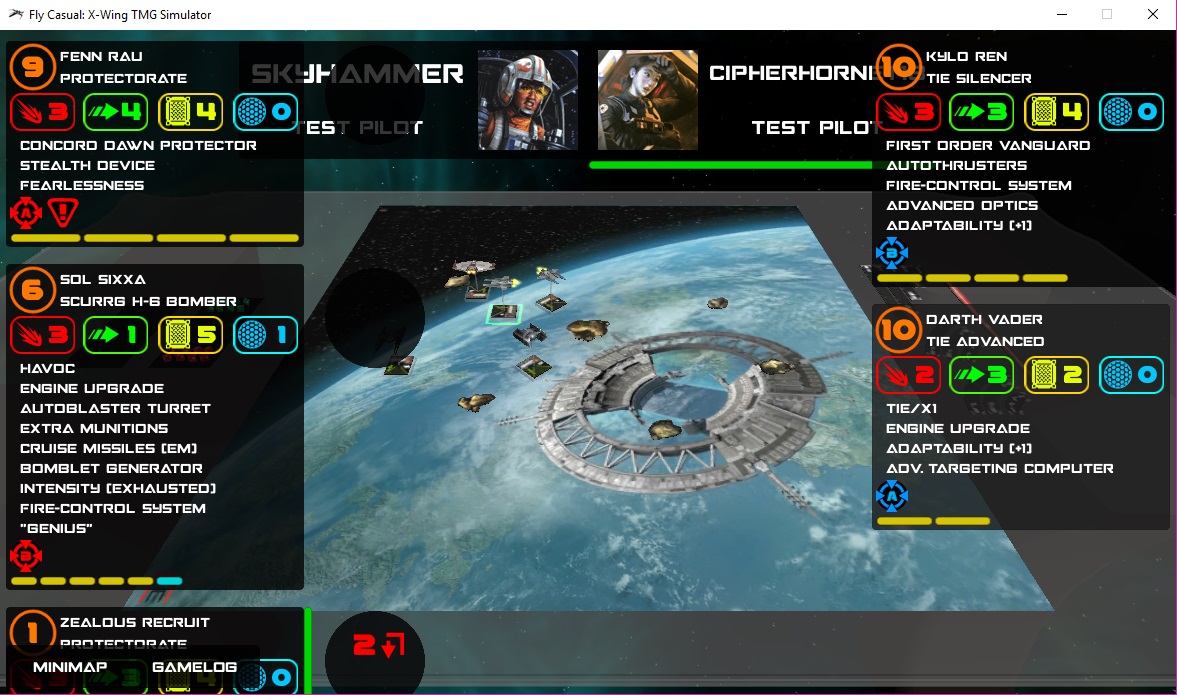
Task: Open the Minimap panel
Action: click(70, 667)
